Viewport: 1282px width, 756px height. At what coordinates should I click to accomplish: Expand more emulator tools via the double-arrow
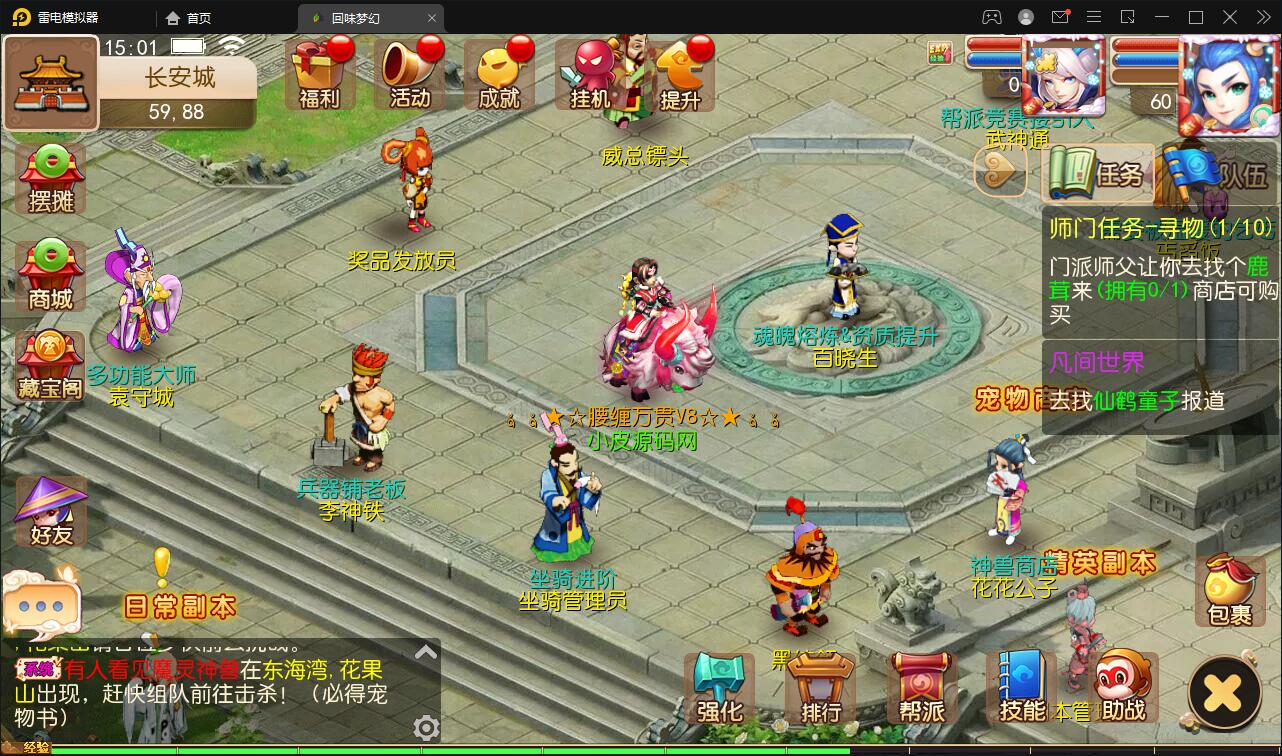coord(1263,17)
